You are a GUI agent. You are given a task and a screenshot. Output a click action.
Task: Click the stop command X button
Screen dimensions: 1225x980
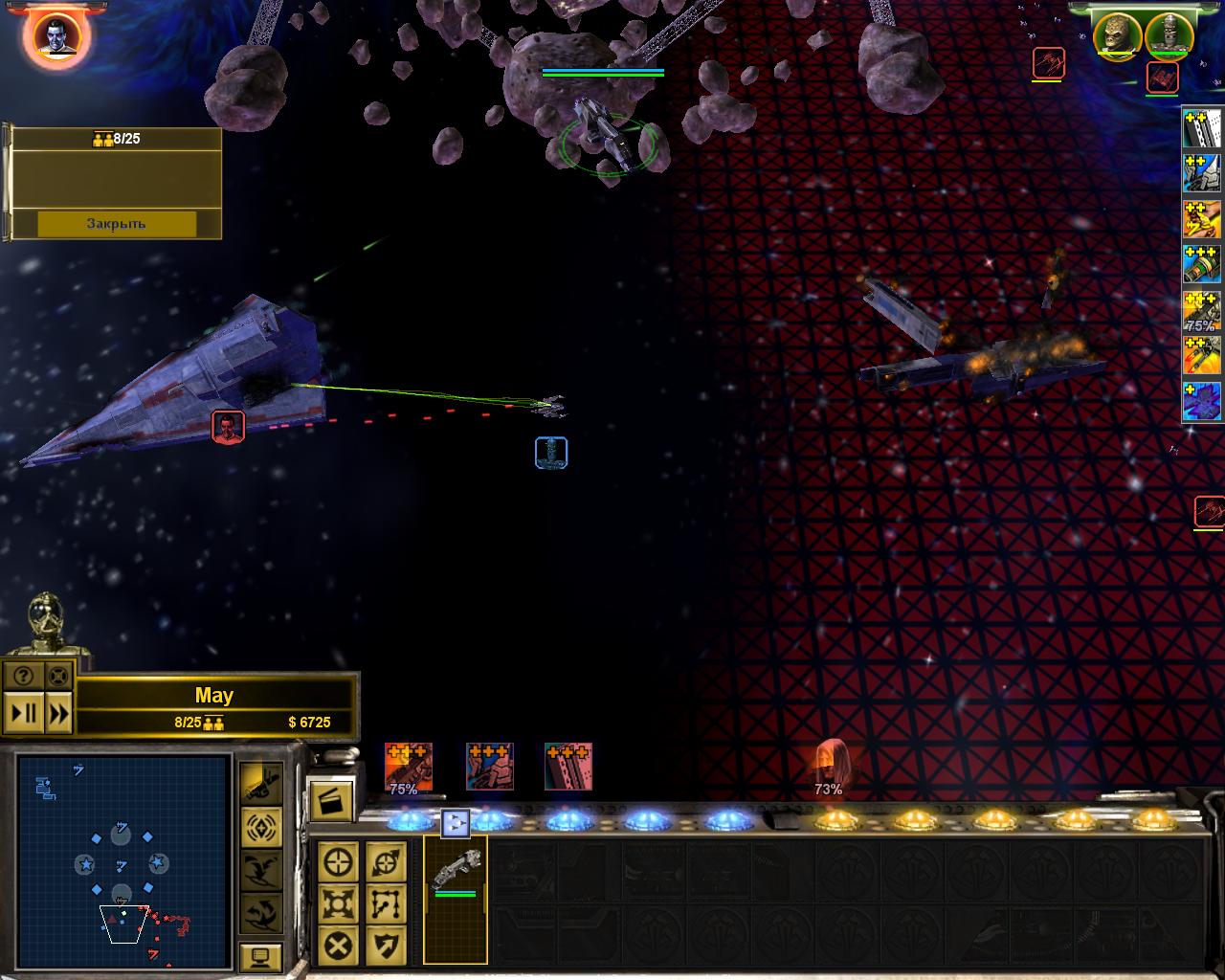(x=339, y=946)
